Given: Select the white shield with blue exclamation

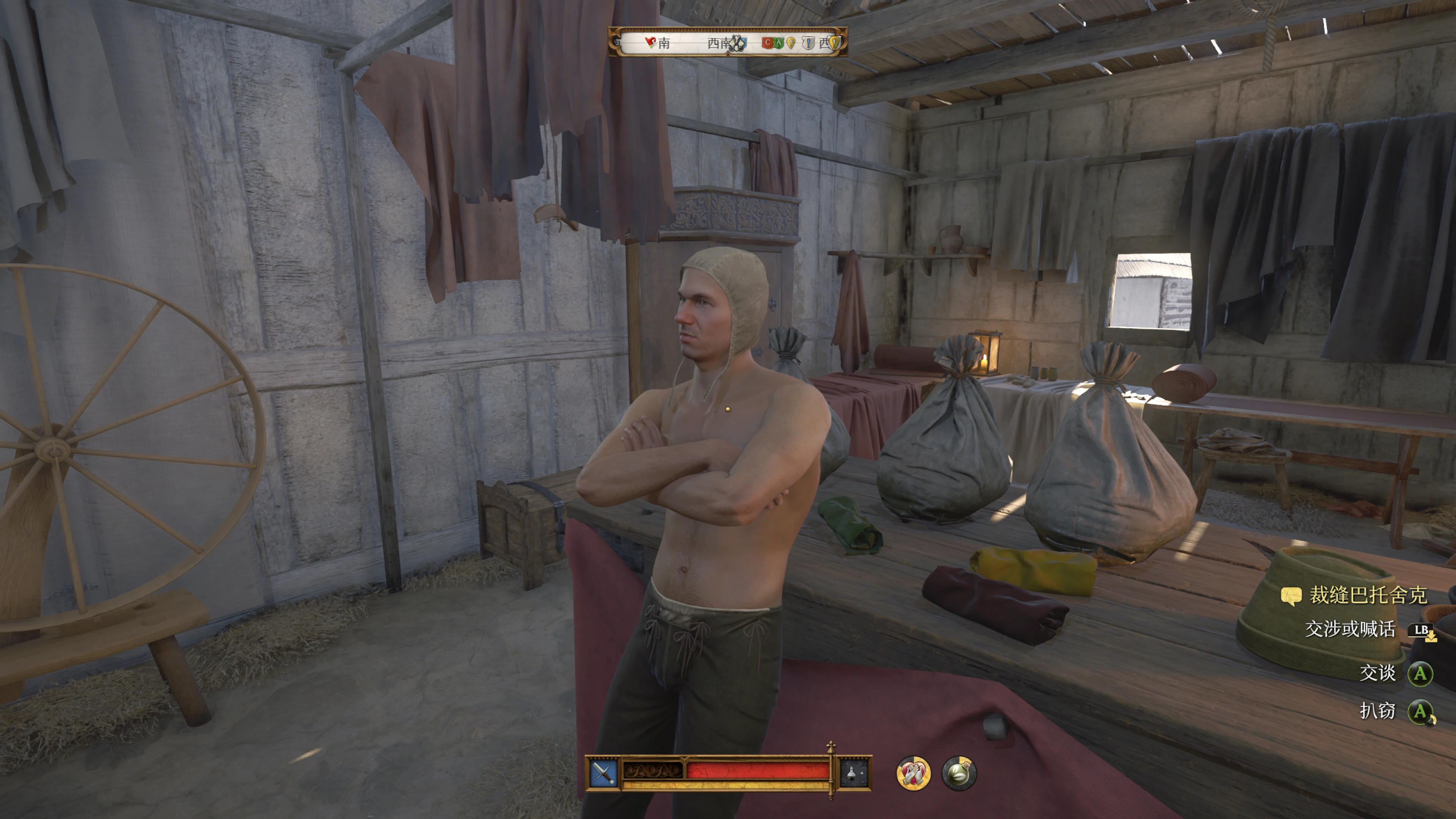Looking at the screenshot, I should click(x=808, y=42).
